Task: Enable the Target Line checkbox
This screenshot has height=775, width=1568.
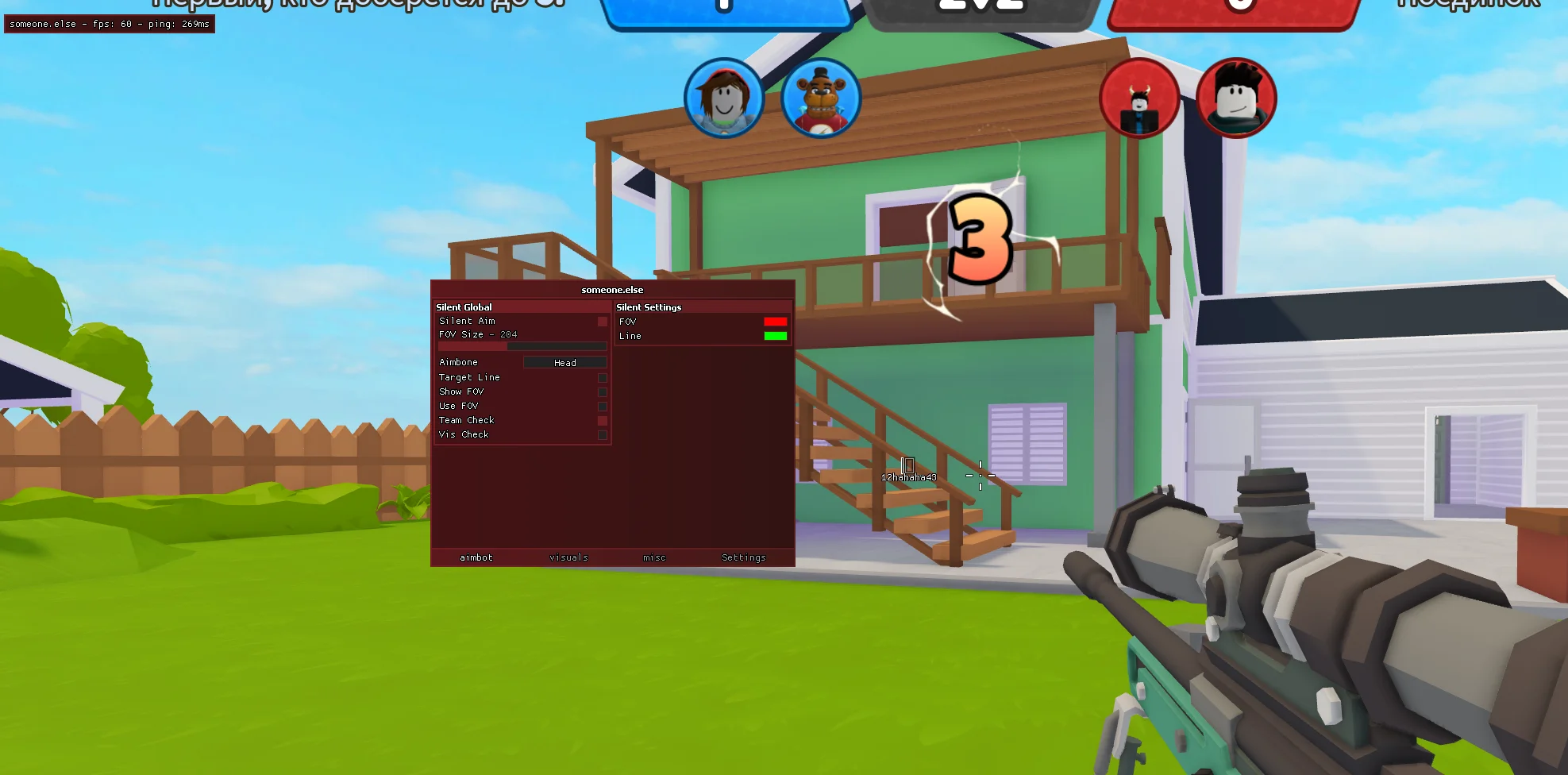Action: click(602, 378)
